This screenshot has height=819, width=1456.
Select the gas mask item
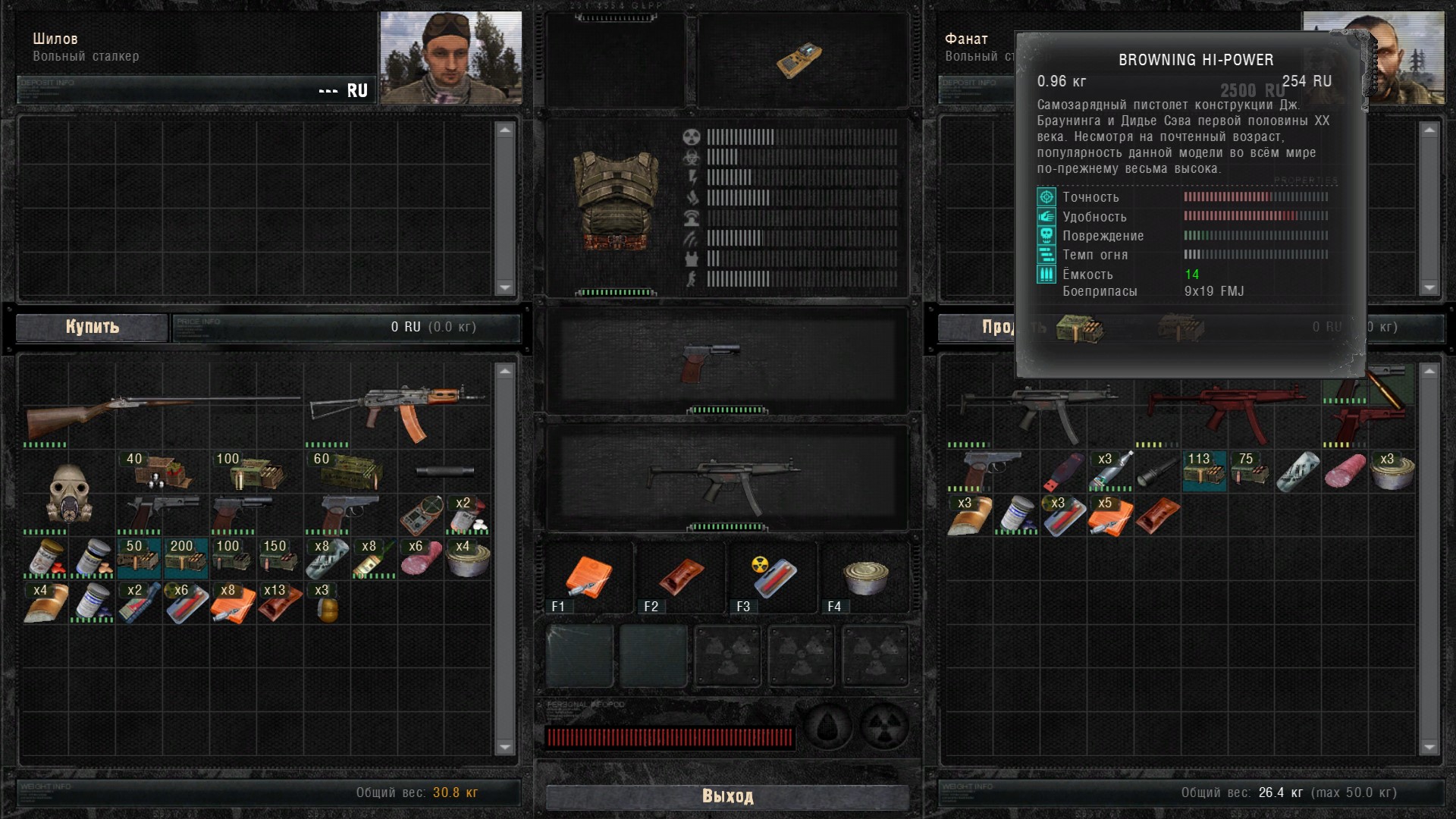tap(68, 493)
